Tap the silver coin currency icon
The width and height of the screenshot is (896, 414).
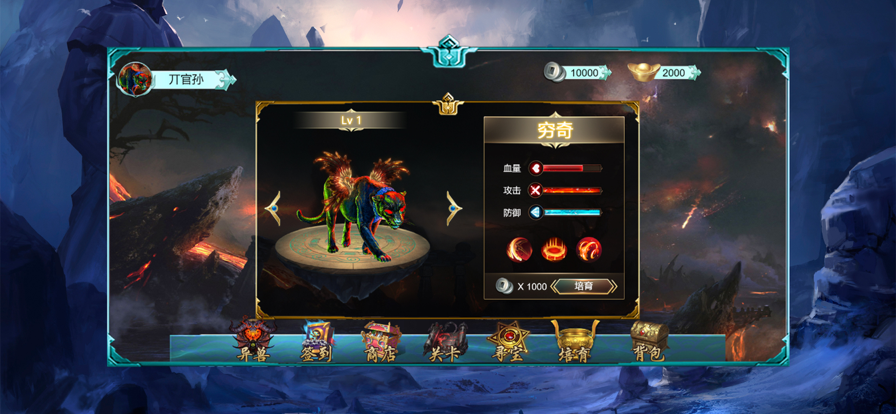[554, 72]
